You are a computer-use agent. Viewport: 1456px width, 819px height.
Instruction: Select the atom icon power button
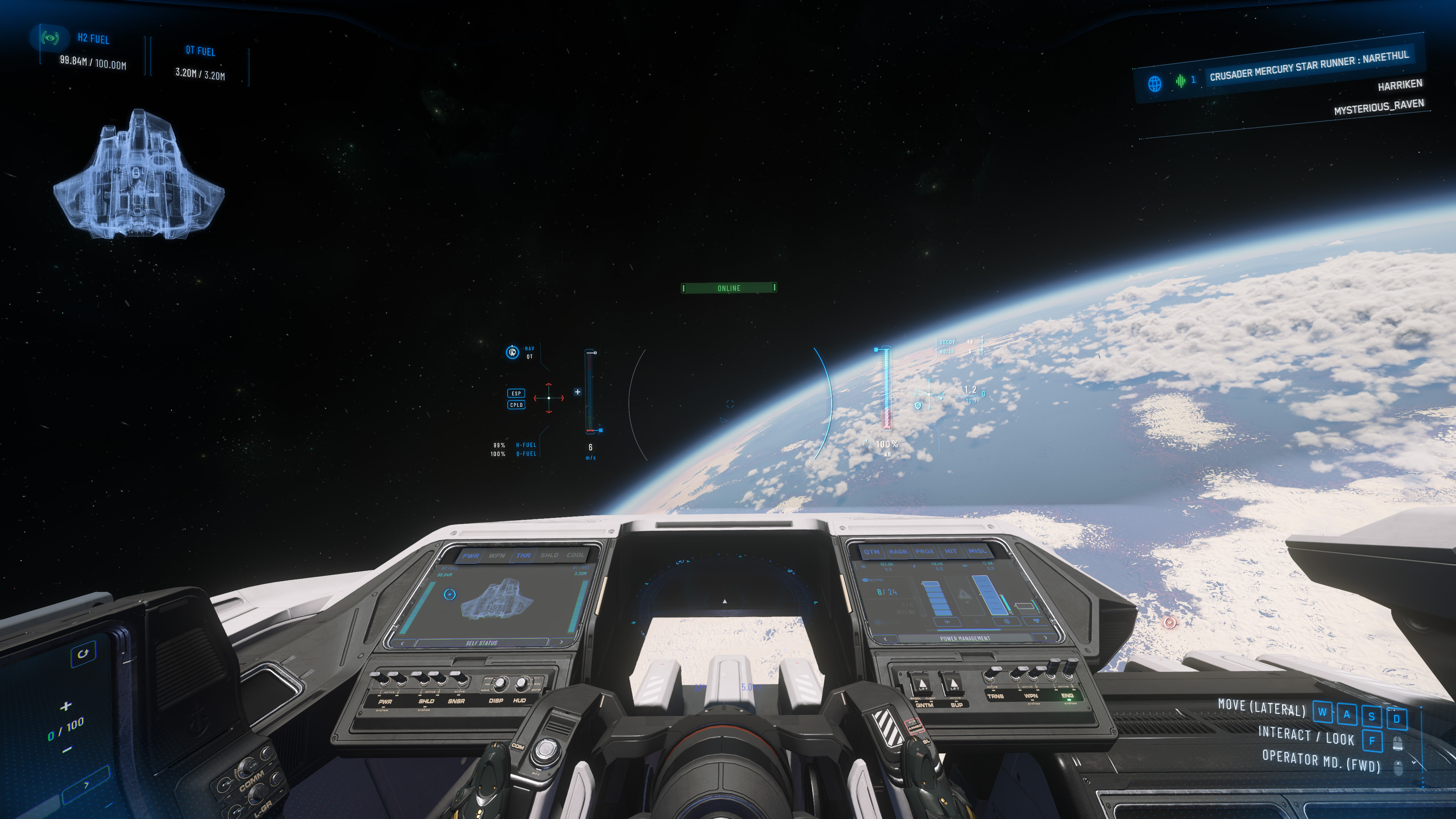tap(1007, 621)
